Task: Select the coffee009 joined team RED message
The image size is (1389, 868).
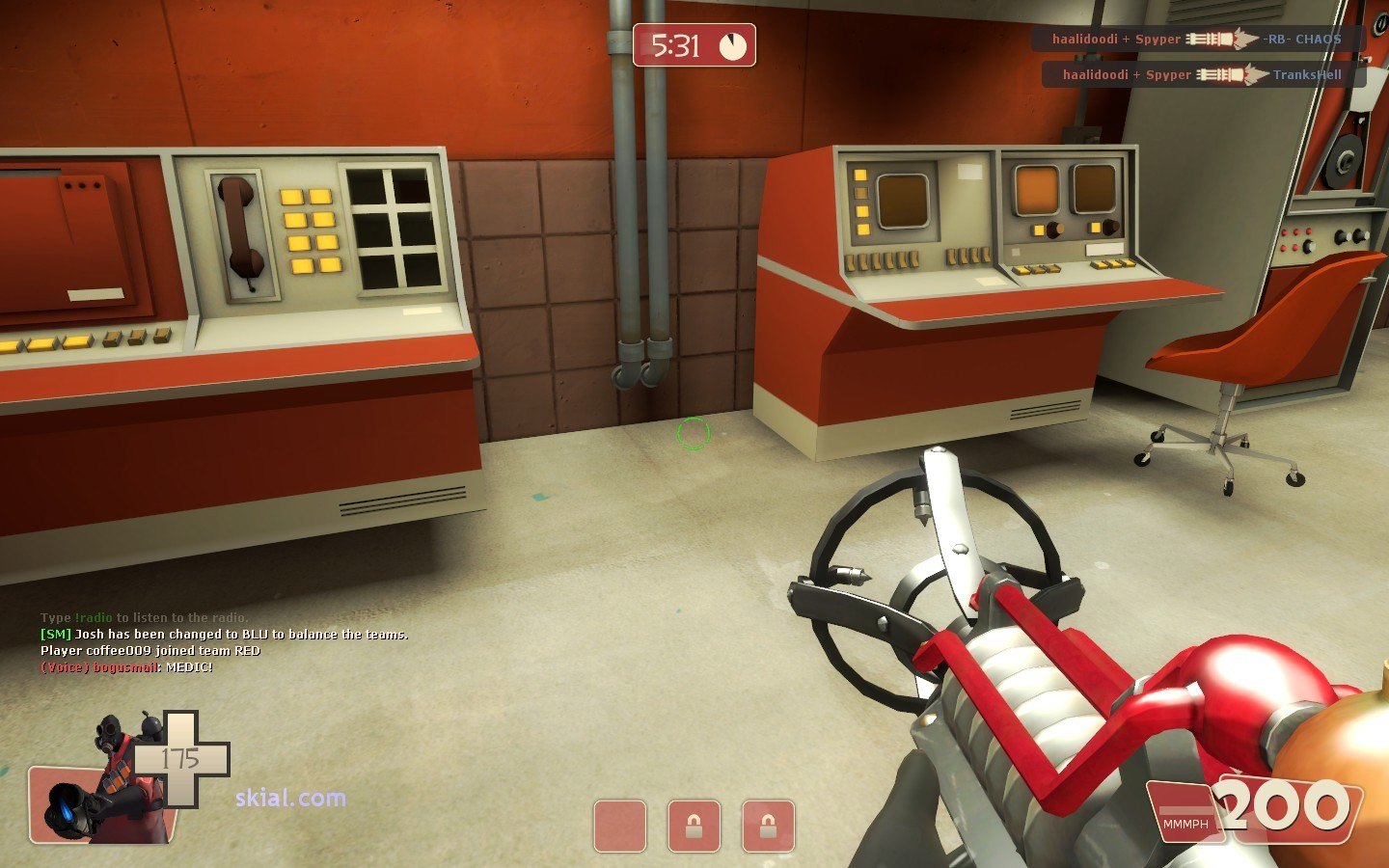Action: (150, 651)
